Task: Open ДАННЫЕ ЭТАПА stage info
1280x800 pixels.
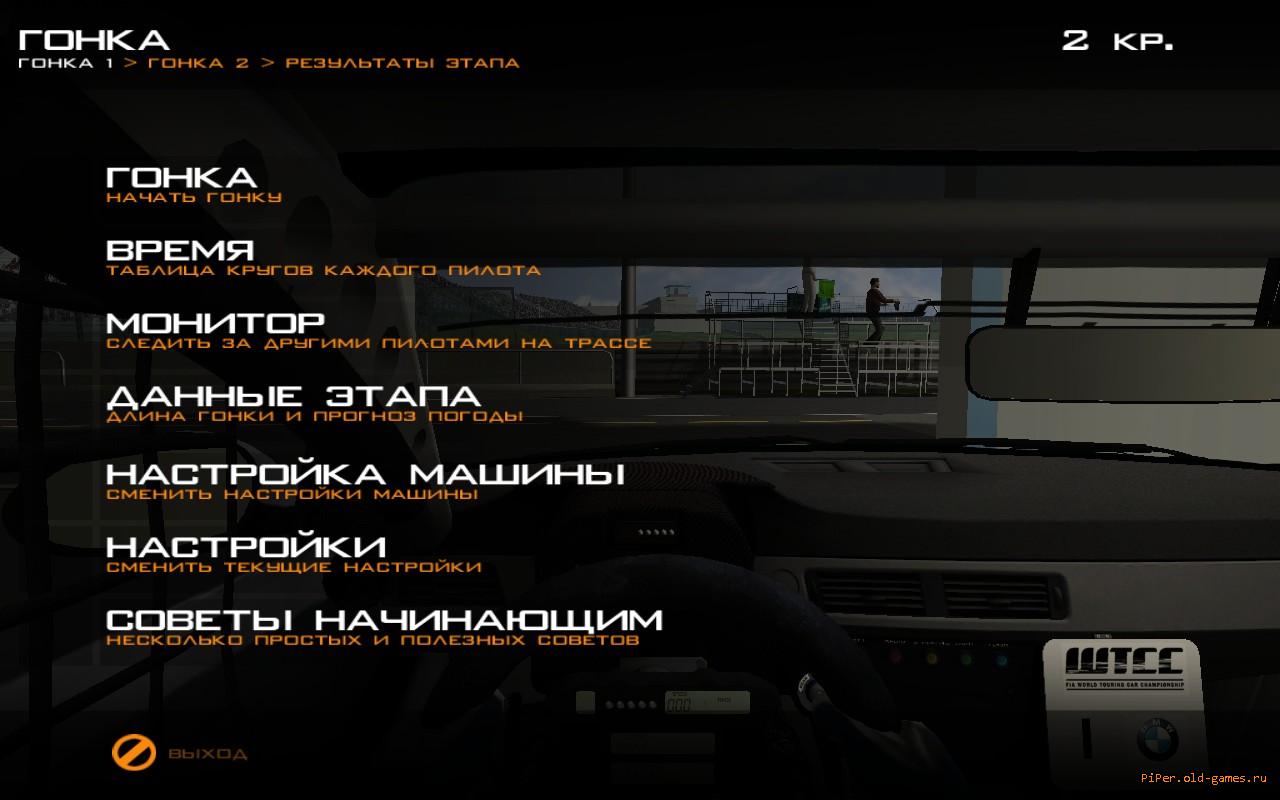Action: tap(293, 398)
